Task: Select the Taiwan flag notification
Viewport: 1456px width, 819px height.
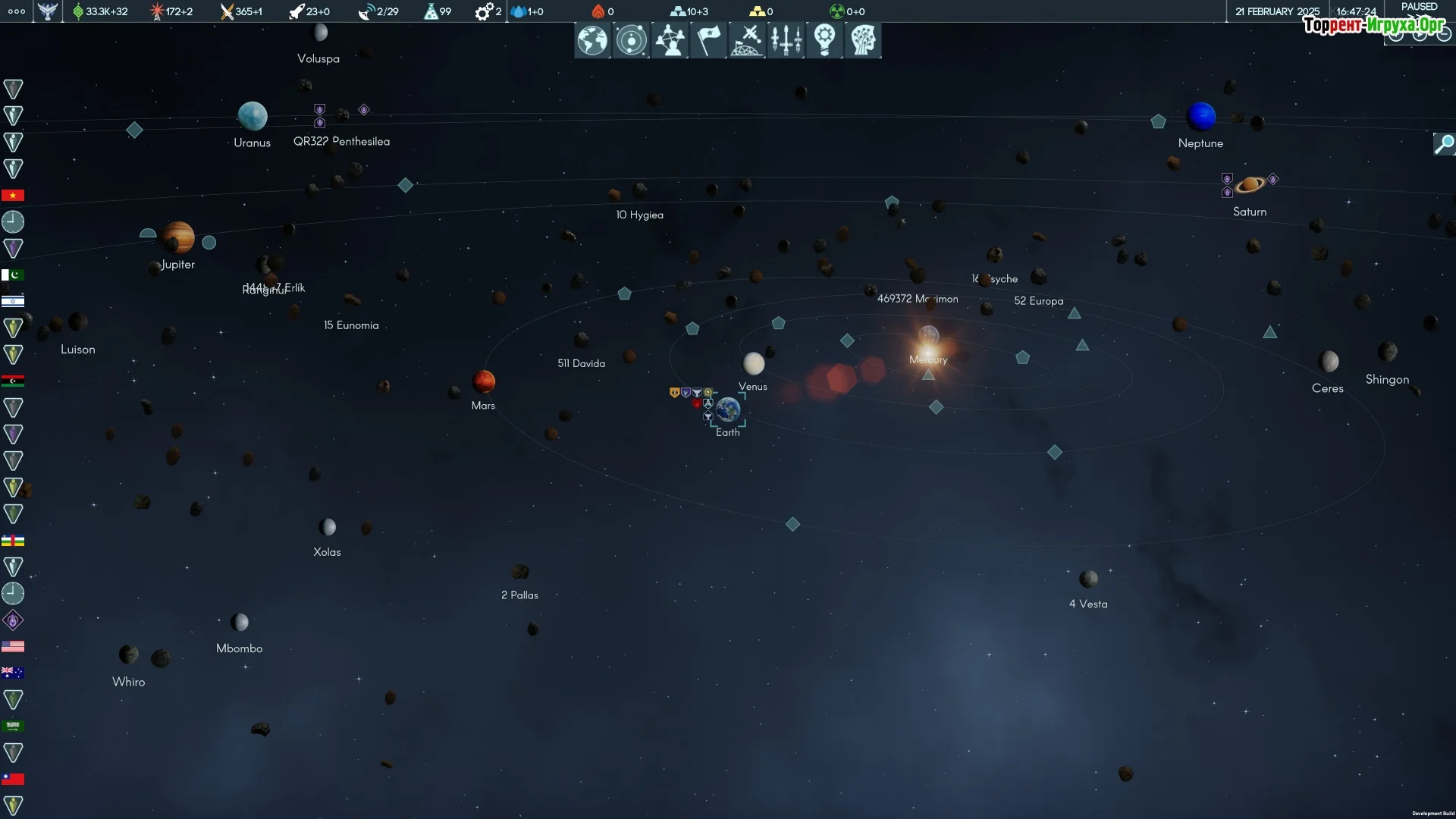Action: pos(13,779)
